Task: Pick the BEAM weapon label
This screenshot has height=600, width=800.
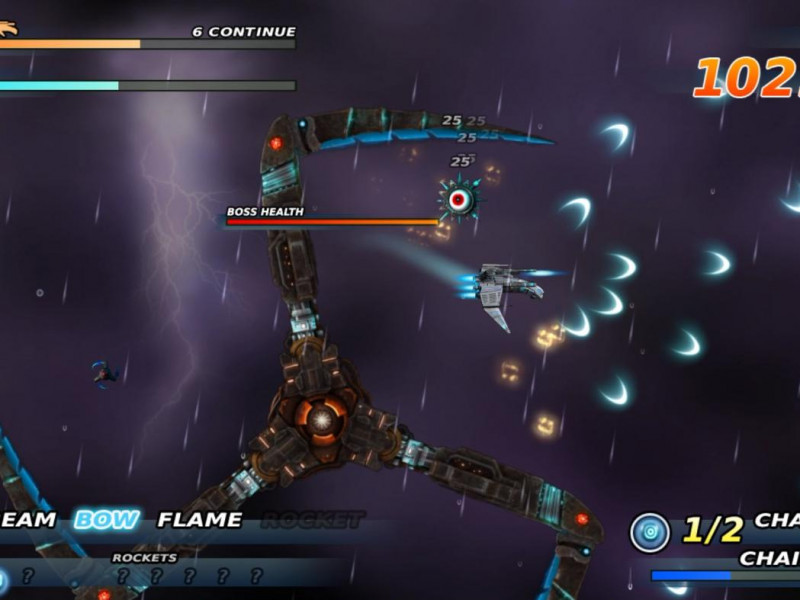Action: 28,520
